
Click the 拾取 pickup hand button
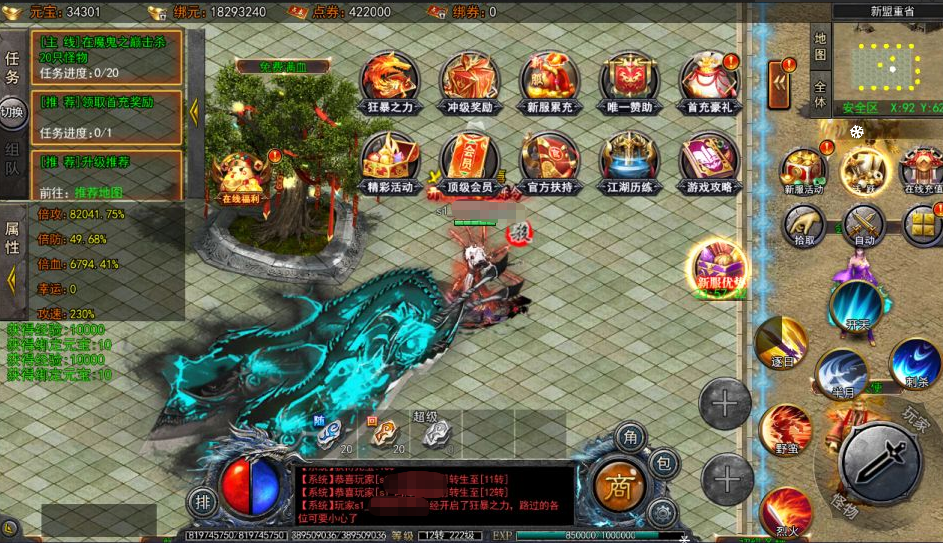click(804, 226)
